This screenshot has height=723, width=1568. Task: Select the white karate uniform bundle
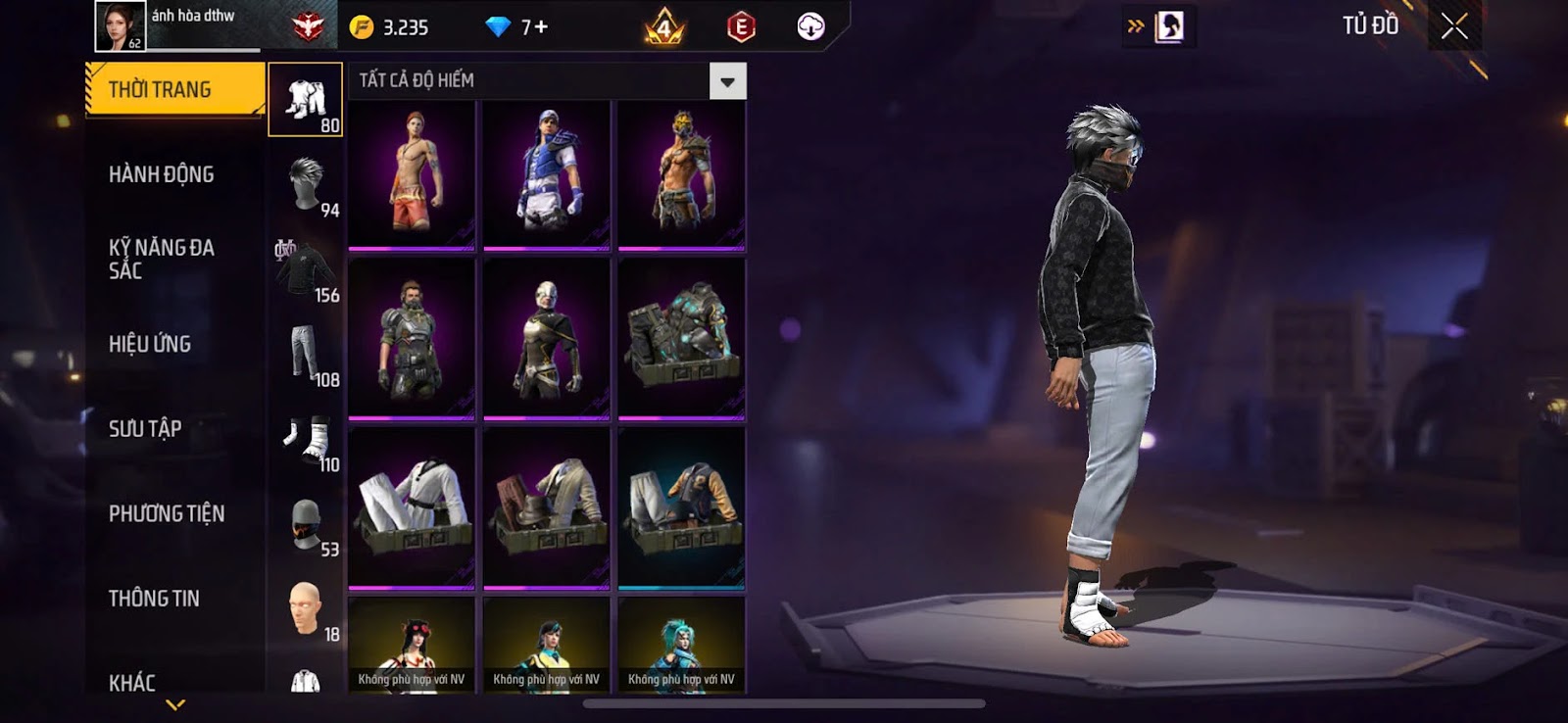click(412, 507)
